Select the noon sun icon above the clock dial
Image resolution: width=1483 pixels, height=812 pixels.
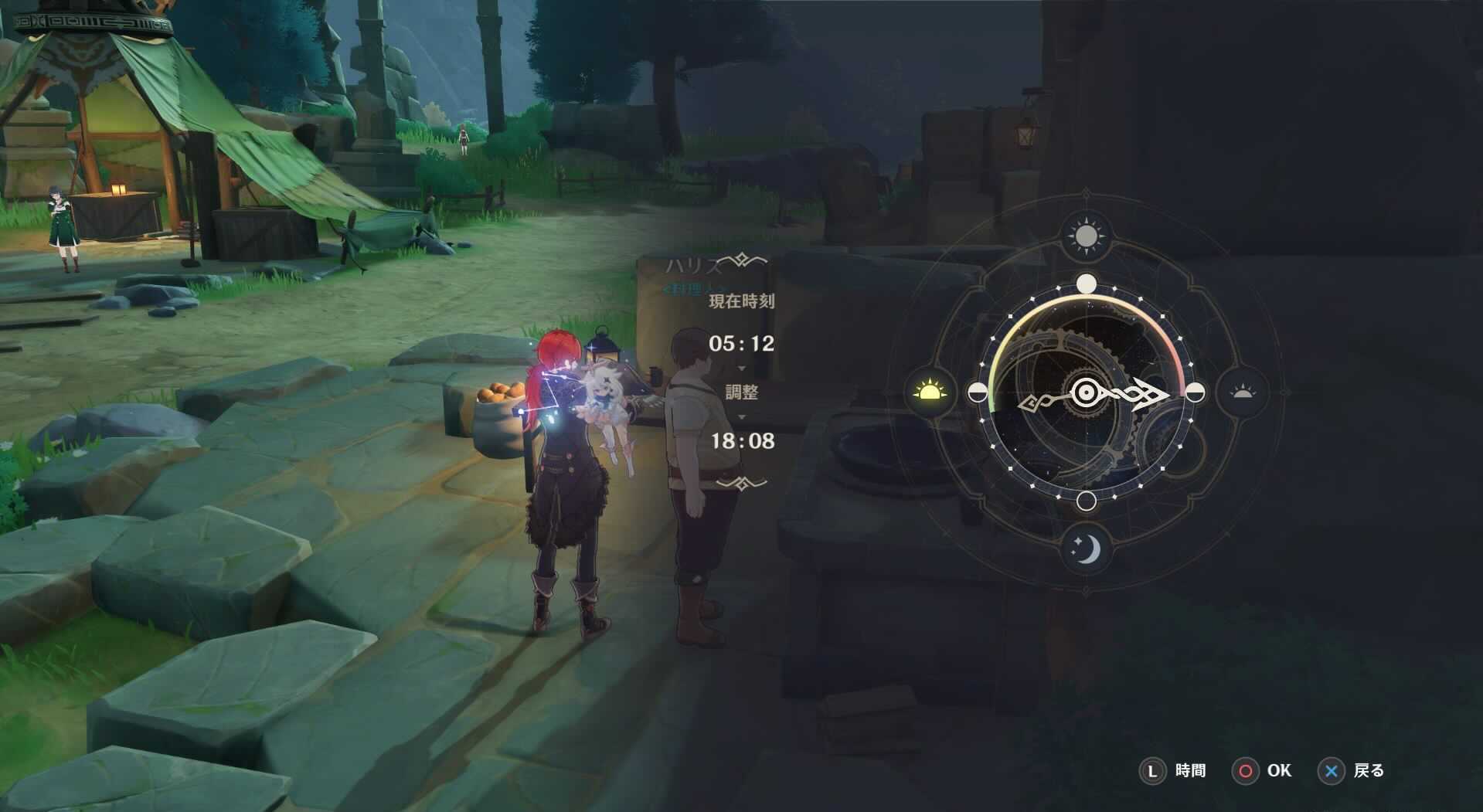coord(1087,234)
